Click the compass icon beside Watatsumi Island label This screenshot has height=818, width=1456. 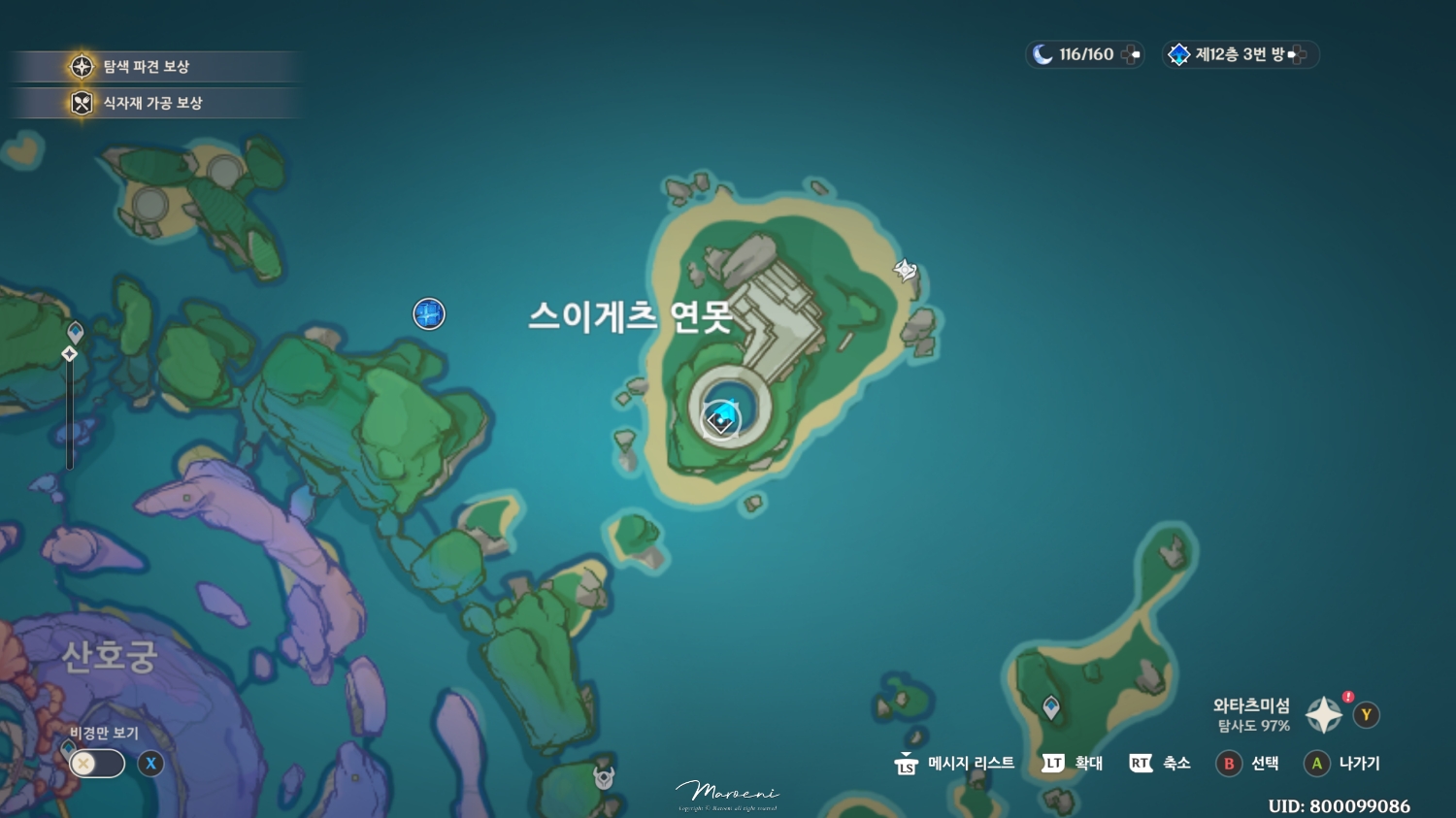point(1324,714)
